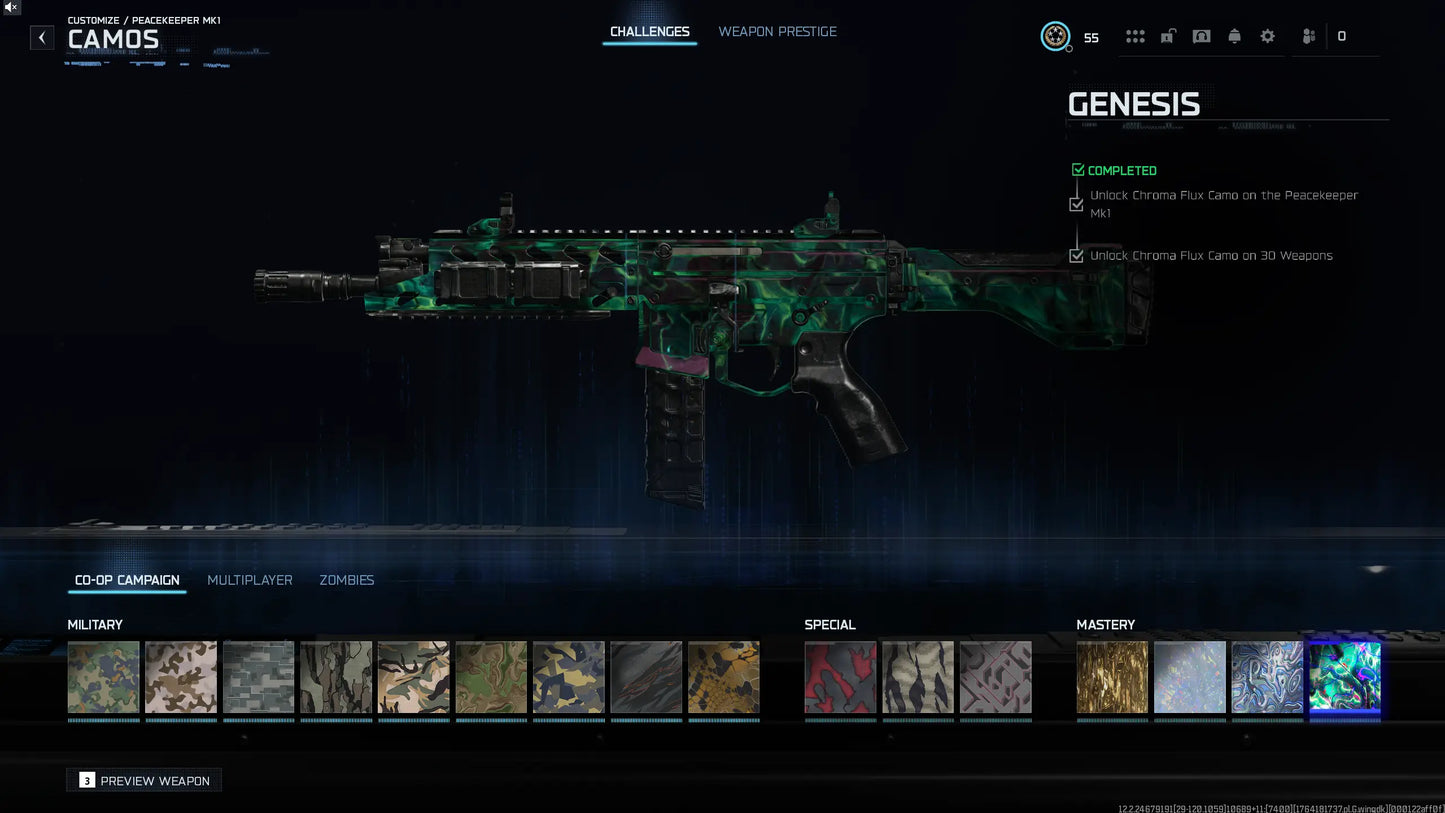
Task: Open the CHALLENGES tab
Action: (x=649, y=31)
